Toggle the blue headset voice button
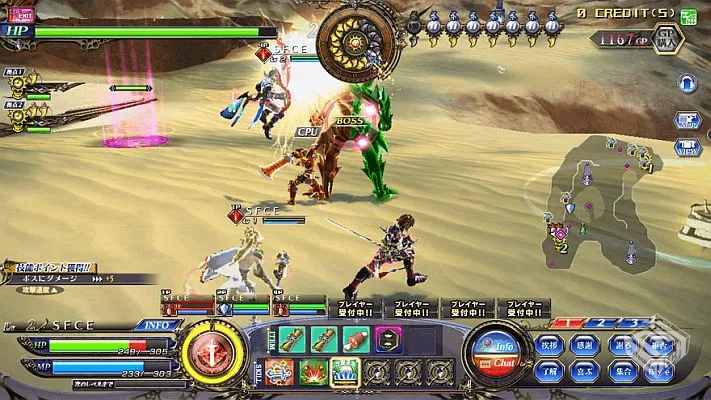The height and width of the screenshot is (400, 711). tap(687, 84)
